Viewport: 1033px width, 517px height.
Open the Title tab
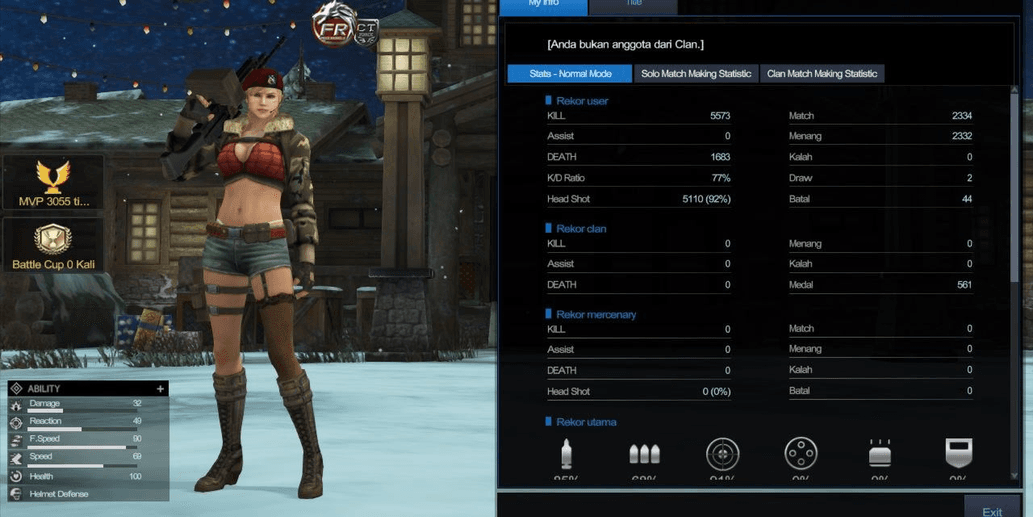(633, 5)
